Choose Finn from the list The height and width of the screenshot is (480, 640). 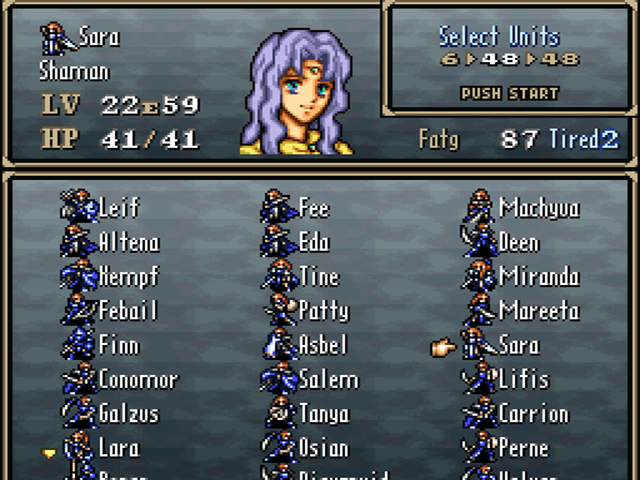118,345
